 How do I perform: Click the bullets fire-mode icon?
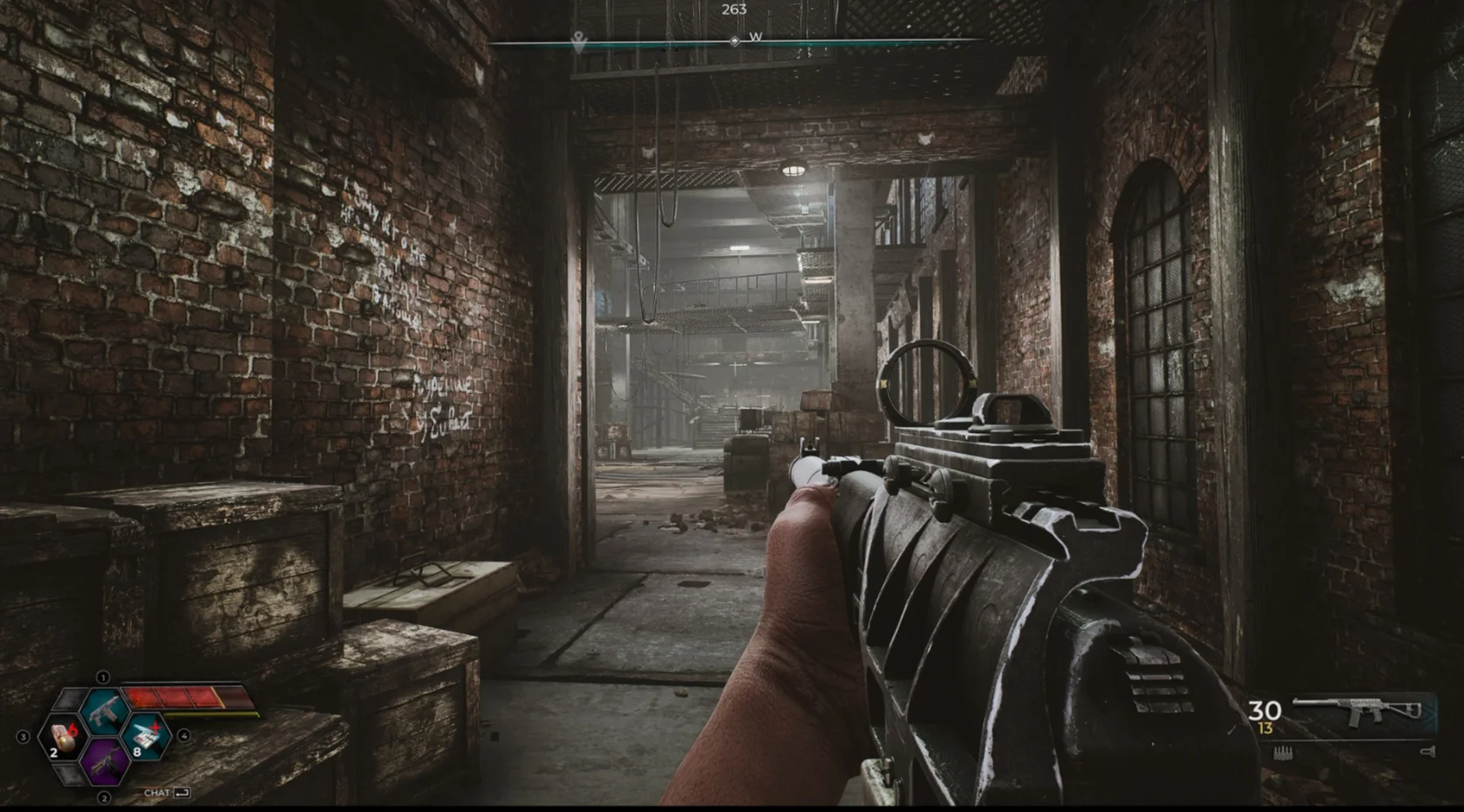pos(1283,753)
